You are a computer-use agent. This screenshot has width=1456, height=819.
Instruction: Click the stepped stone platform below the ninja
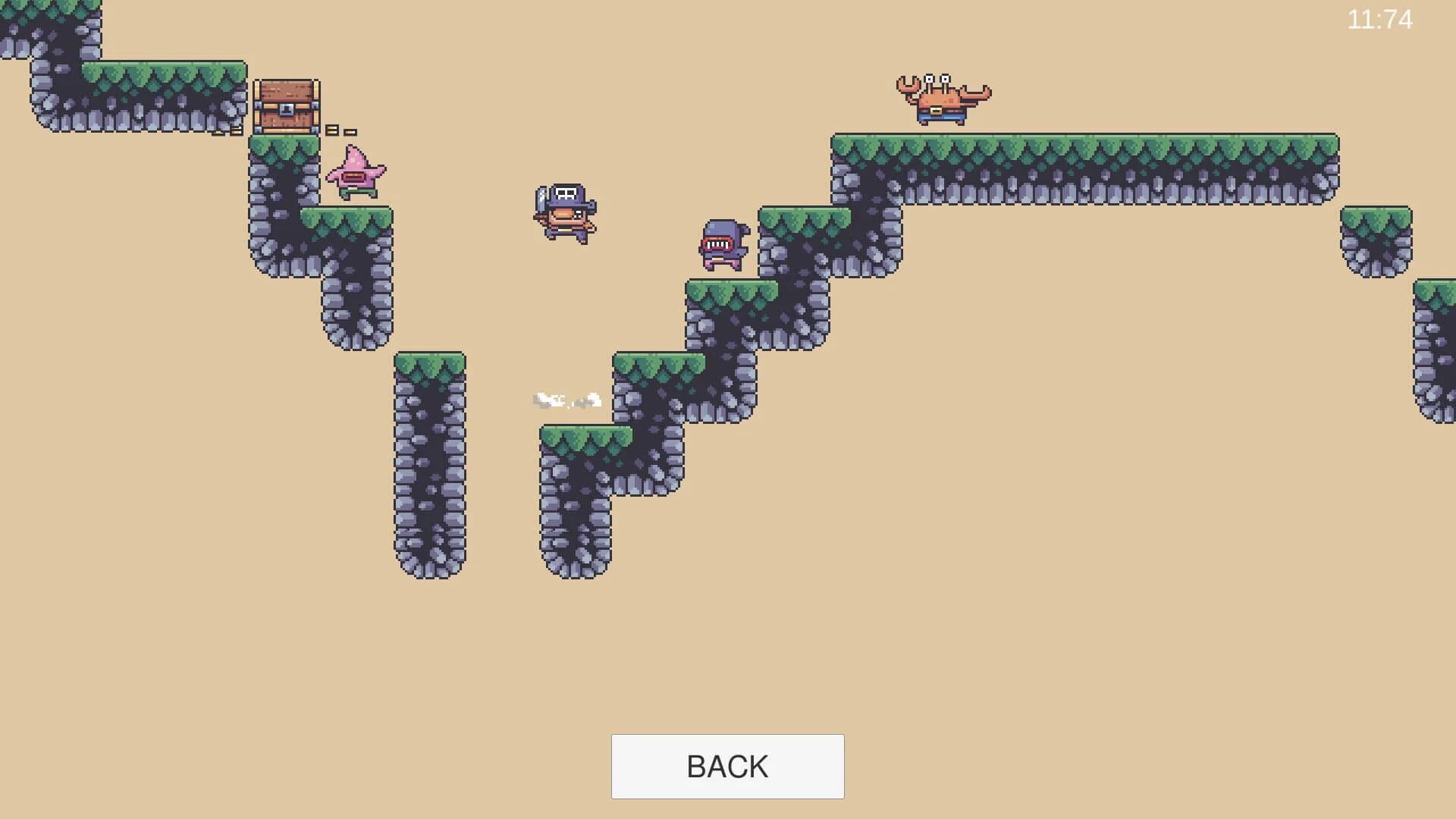[x=728, y=303]
